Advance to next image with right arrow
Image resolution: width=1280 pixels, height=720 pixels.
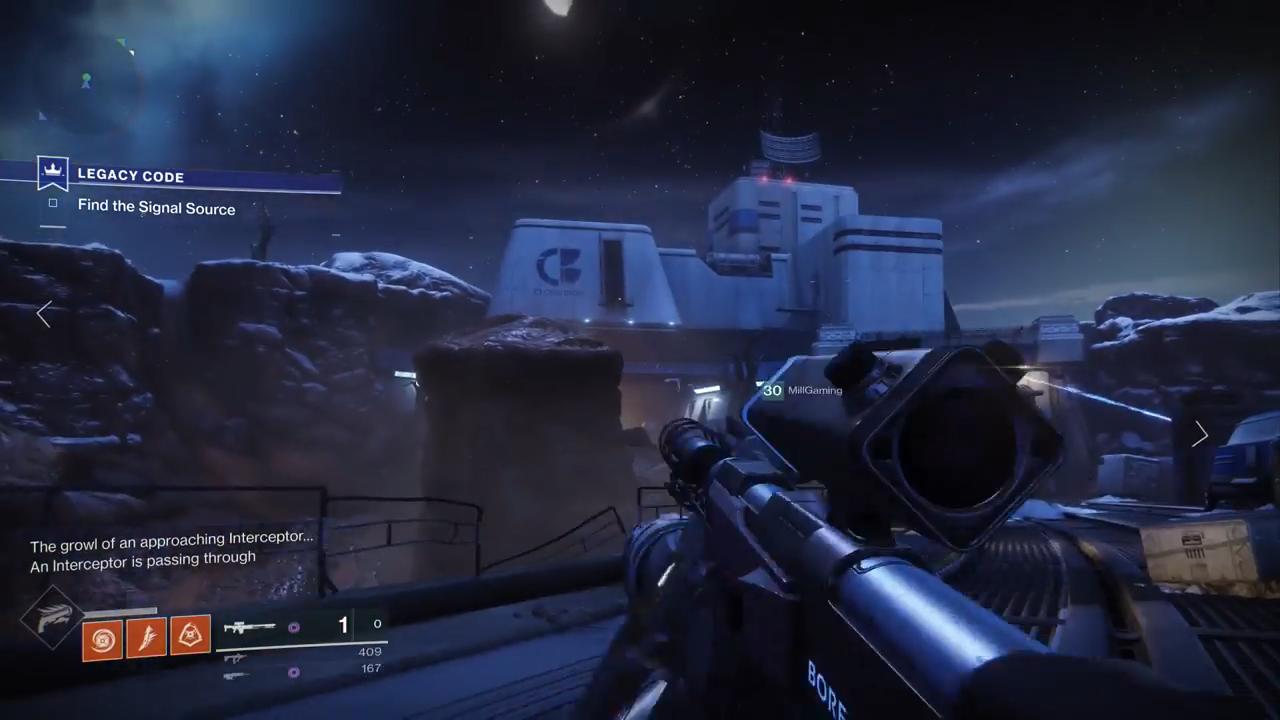tap(1200, 434)
